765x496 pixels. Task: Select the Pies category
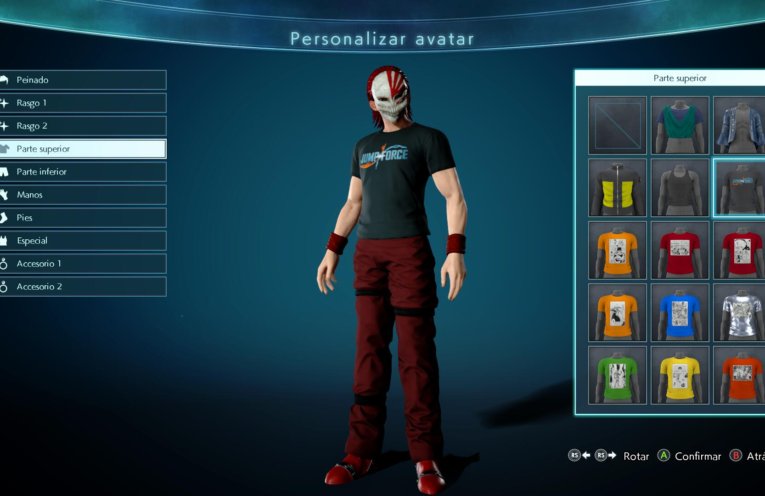point(82,217)
